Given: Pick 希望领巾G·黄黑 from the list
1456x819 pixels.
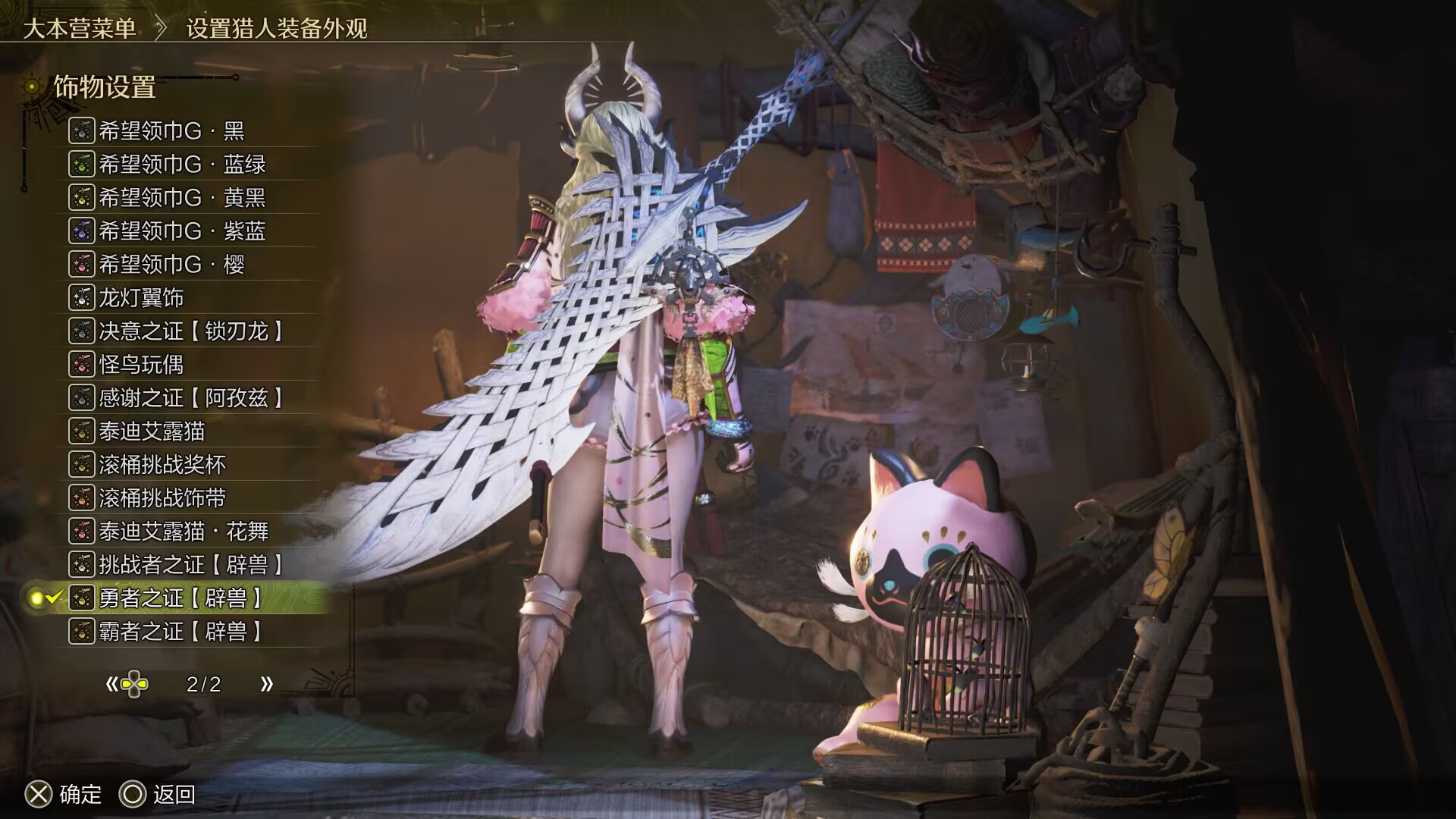Looking at the screenshot, I should (x=182, y=198).
